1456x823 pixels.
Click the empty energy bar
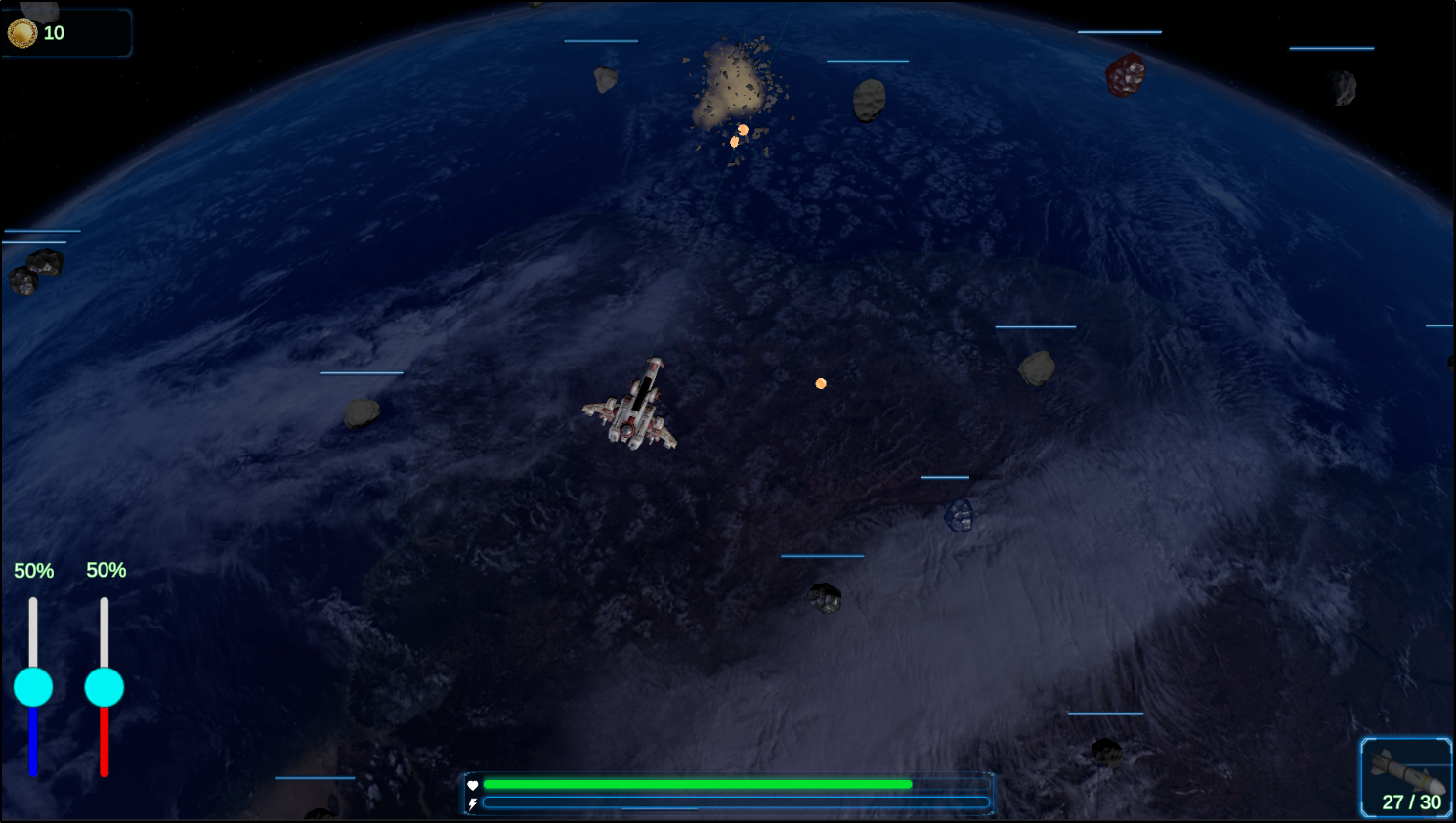[738, 805]
